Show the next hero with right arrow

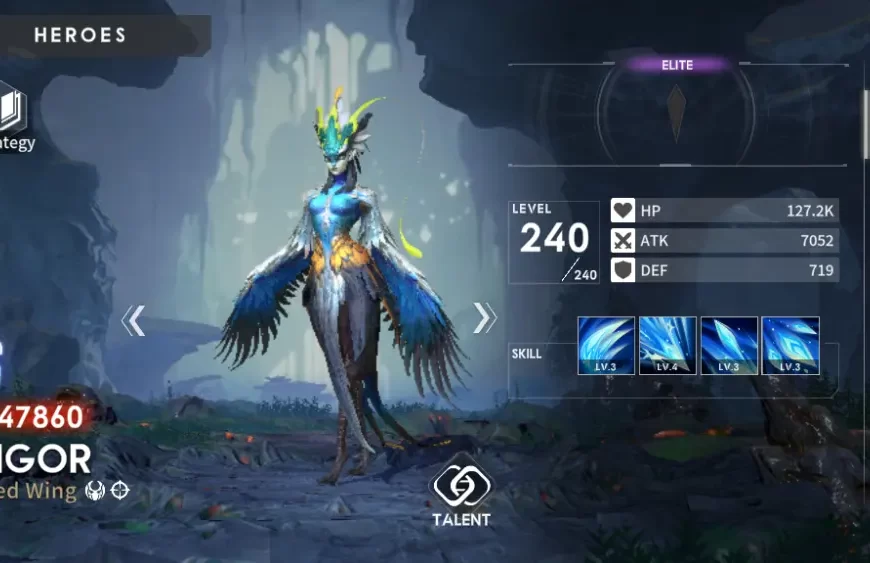[484, 318]
